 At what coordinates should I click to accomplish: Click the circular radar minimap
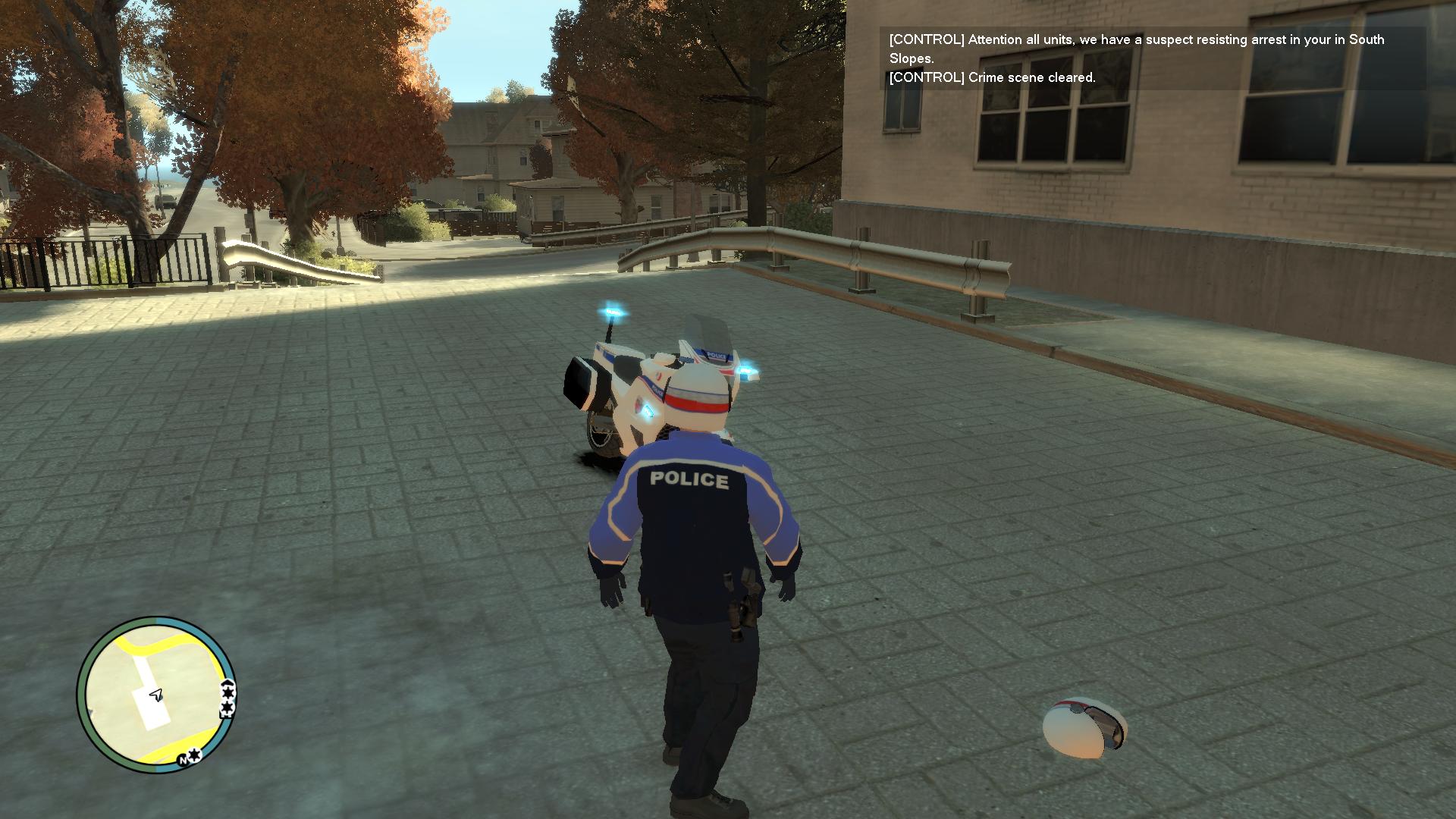[x=156, y=695]
